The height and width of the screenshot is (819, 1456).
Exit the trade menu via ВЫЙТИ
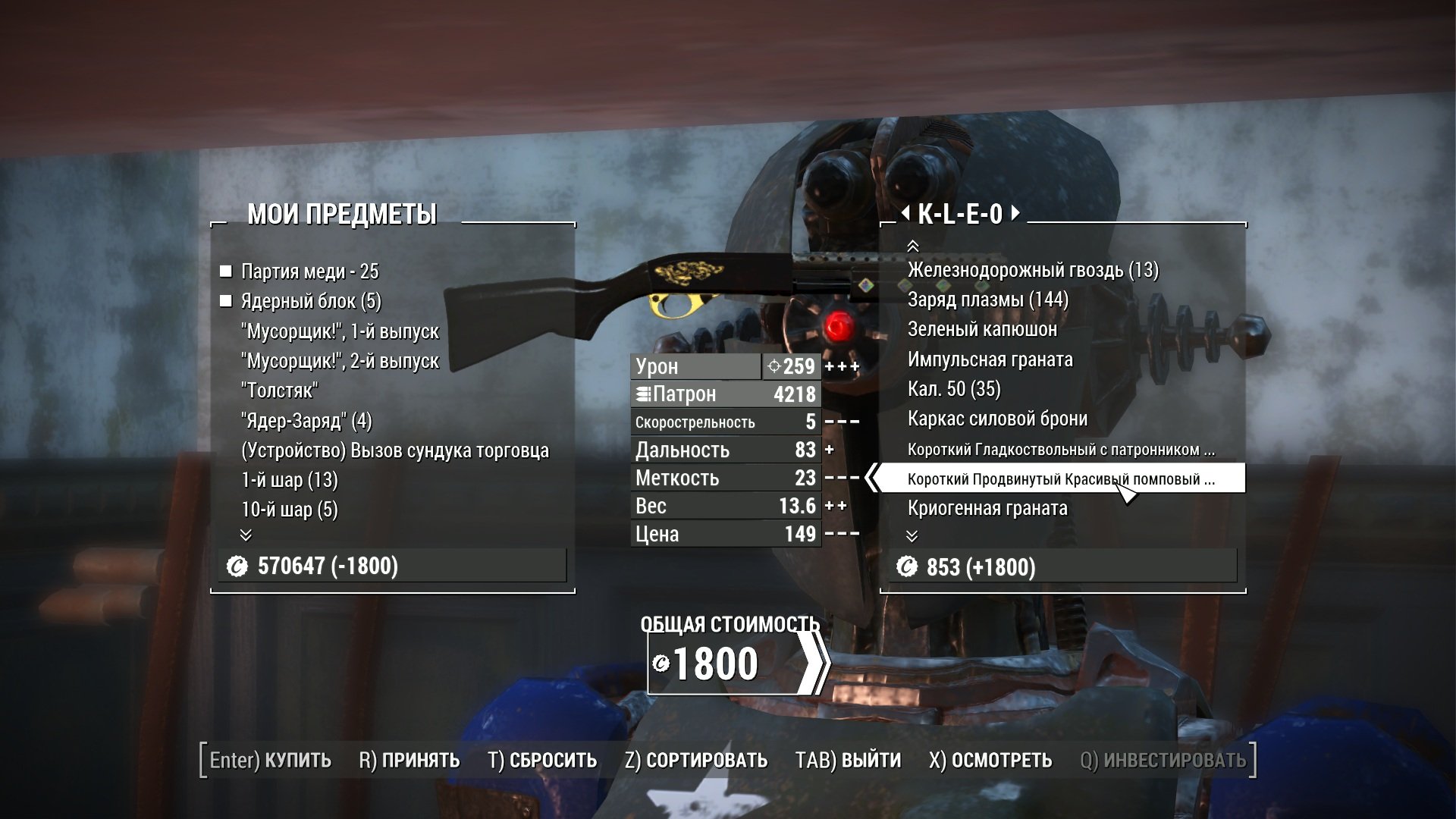coord(848,760)
